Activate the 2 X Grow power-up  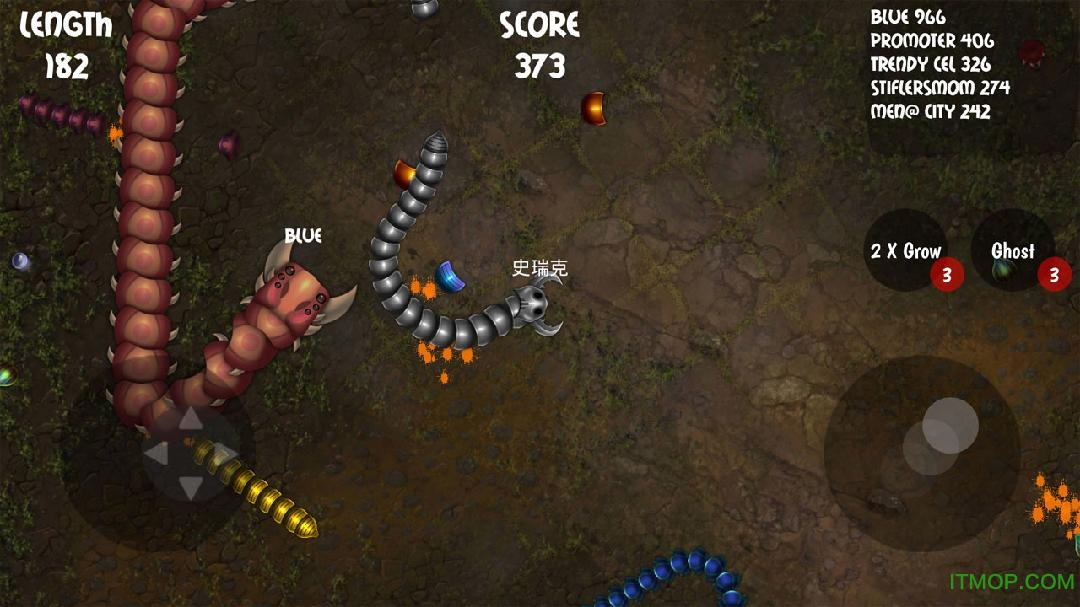point(906,251)
